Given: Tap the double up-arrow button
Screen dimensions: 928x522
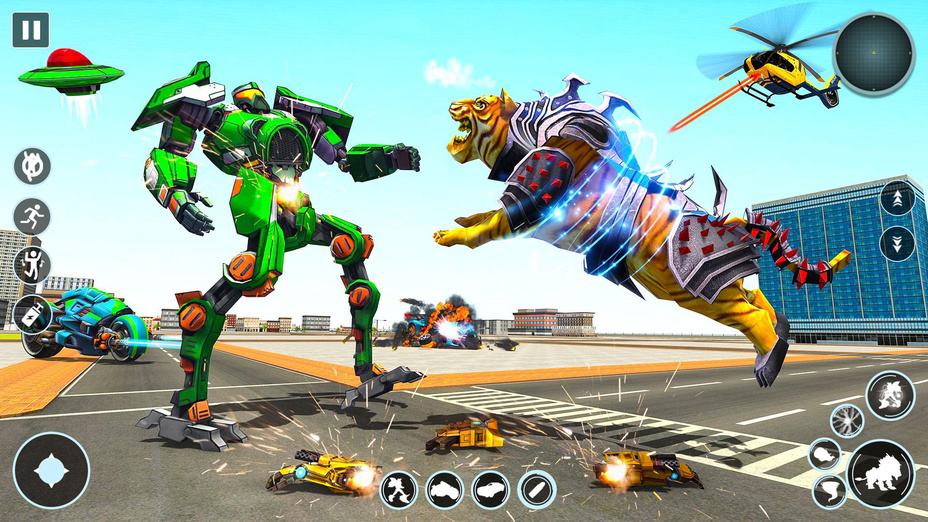Looking at the screenshot, I should [x=897, y=198].
